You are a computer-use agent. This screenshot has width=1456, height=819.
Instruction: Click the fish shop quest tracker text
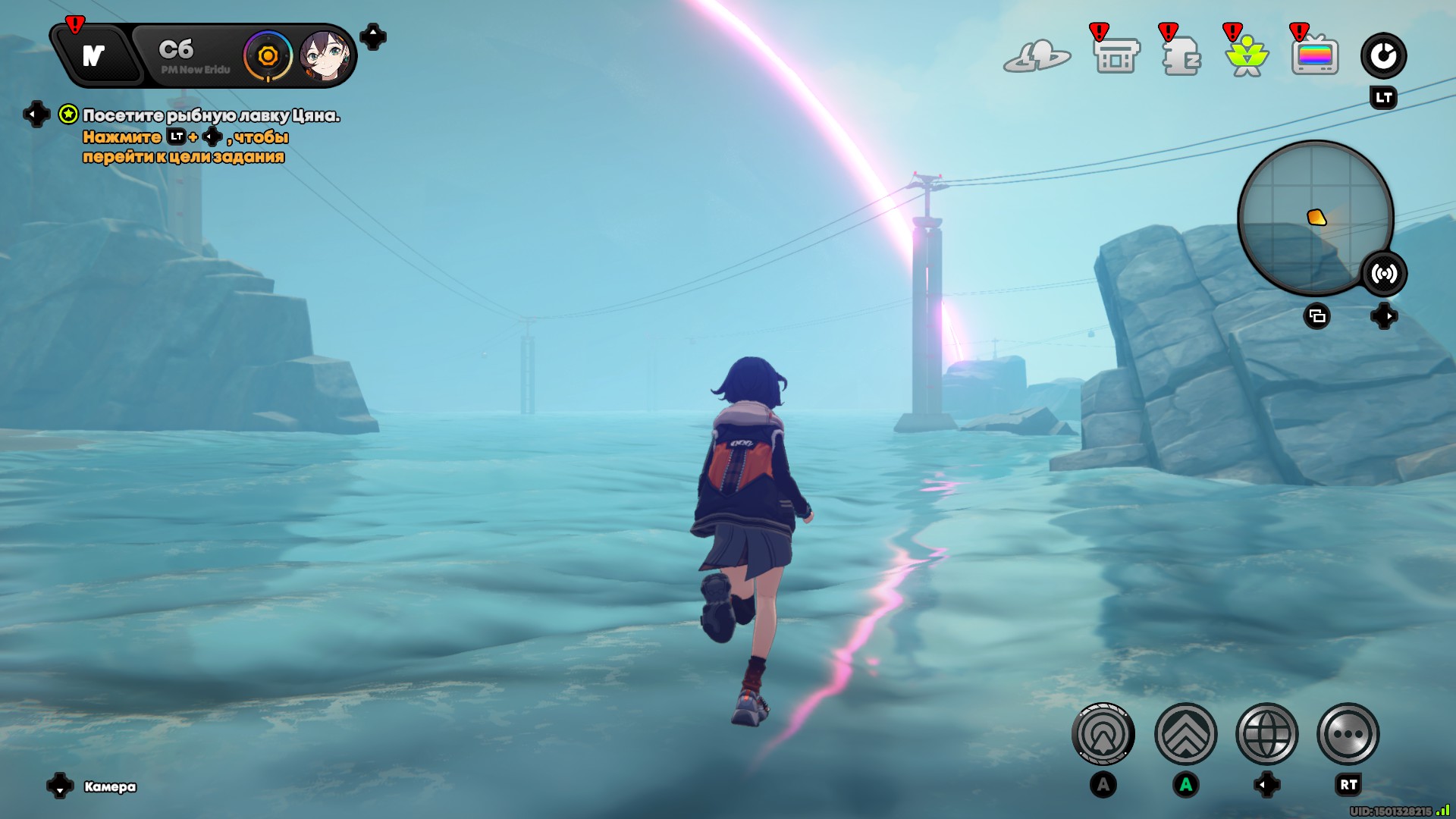(211, 115)
